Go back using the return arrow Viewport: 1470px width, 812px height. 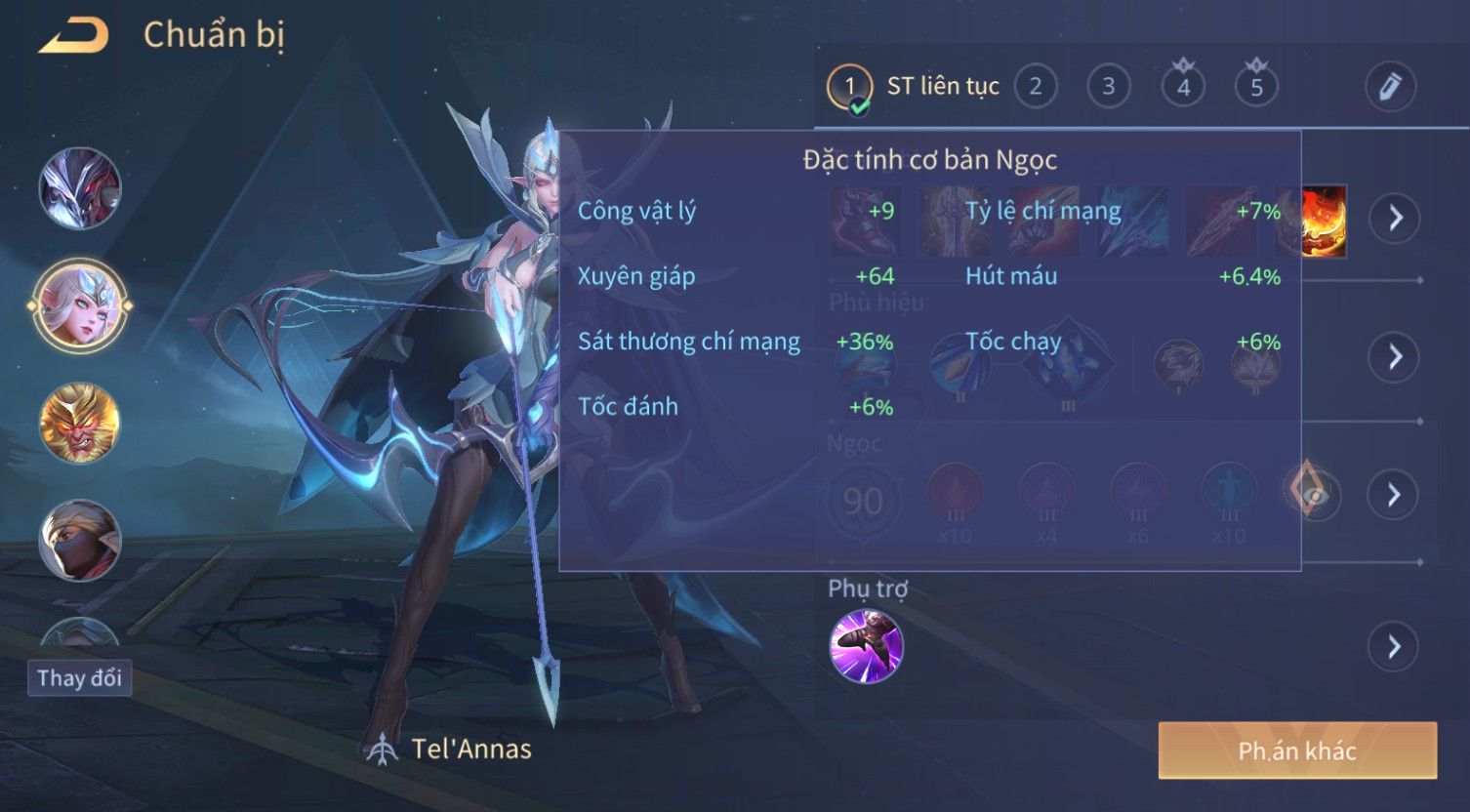pyautogui.click(x=74, y=36)
